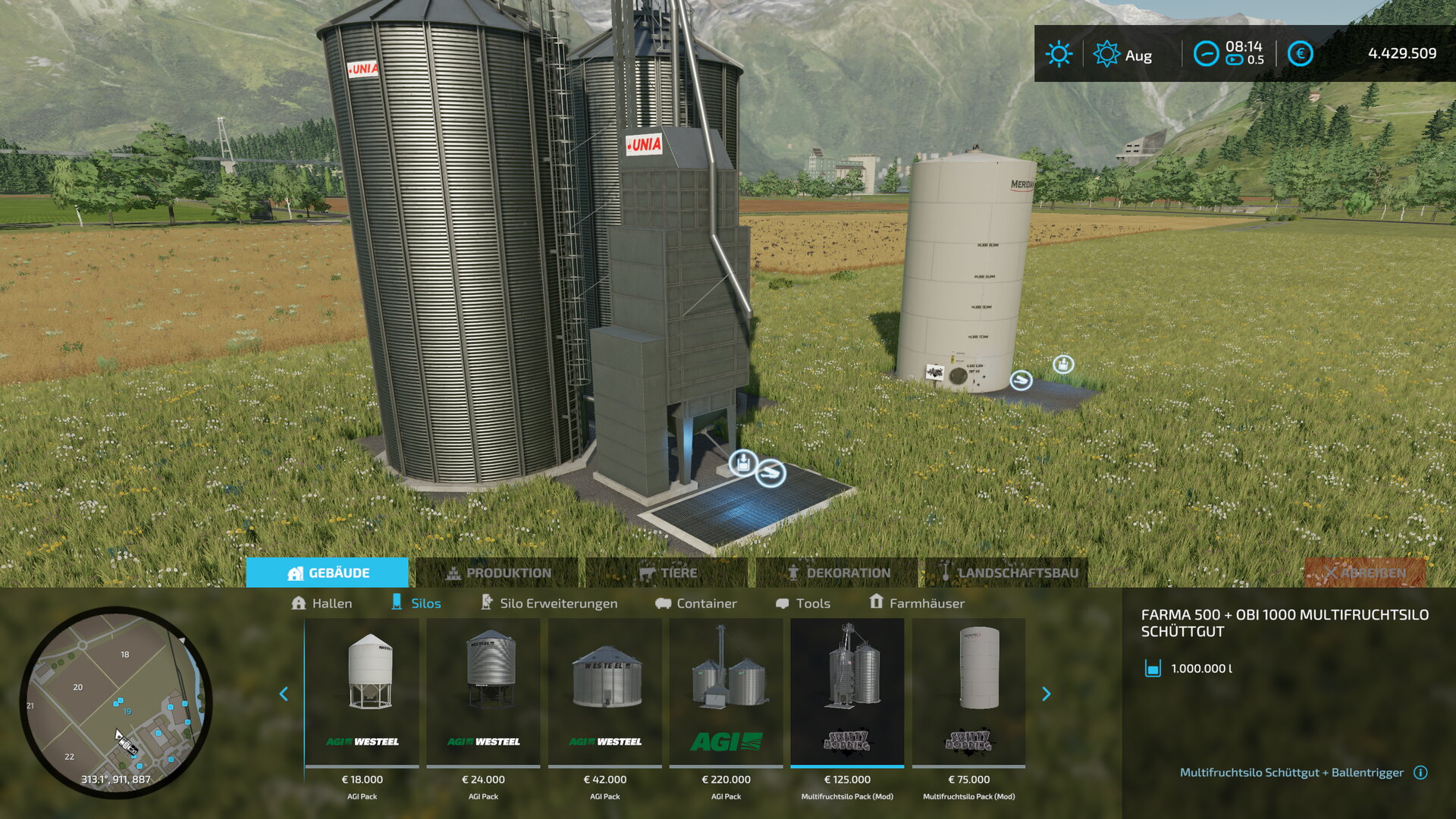Open the Farmhäuser subcategory
Image resolution: width=1456 pixels, height=819 pixels.
[916, 603]
